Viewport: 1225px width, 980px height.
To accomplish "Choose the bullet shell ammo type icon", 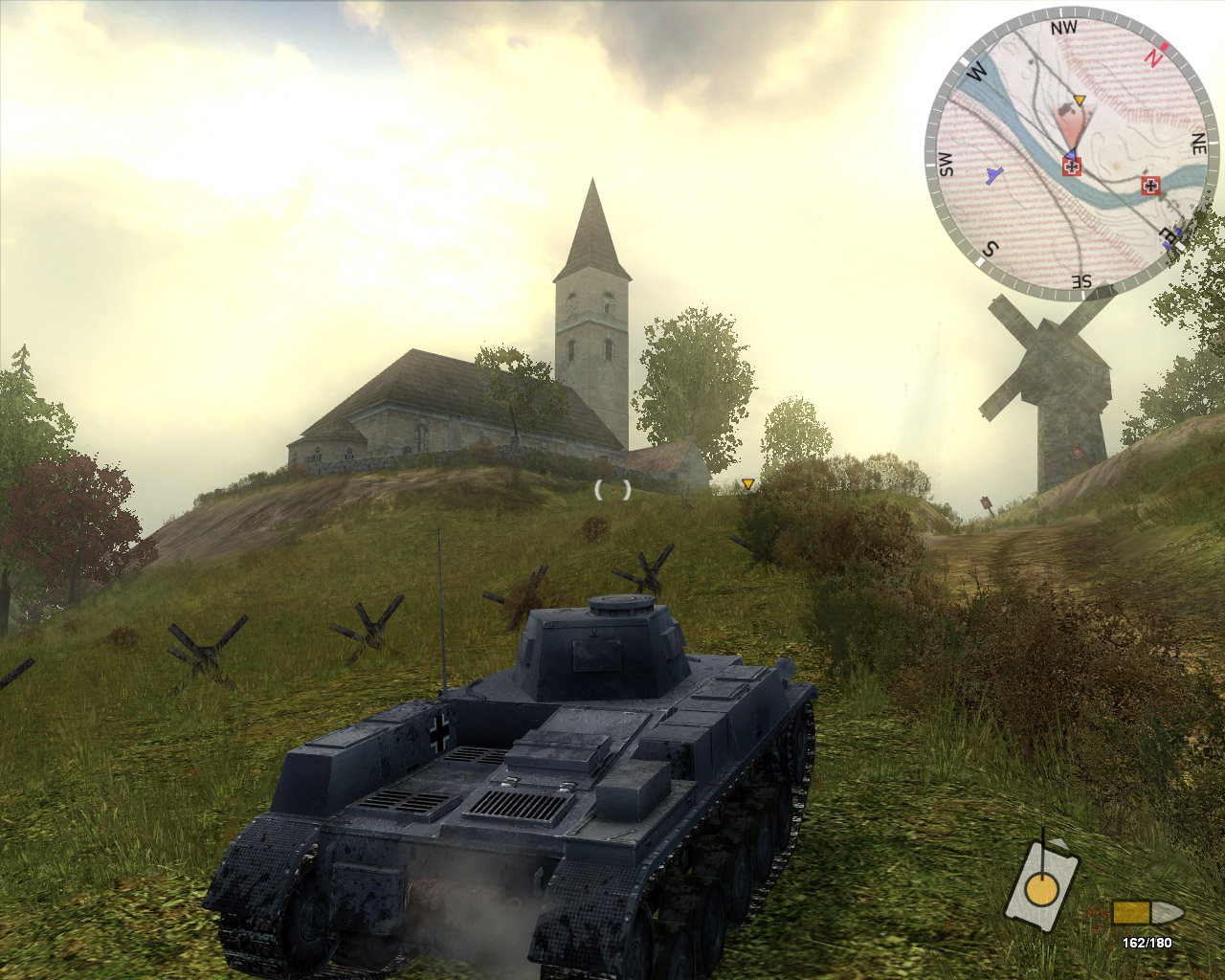I will [x=1147, y=912].
